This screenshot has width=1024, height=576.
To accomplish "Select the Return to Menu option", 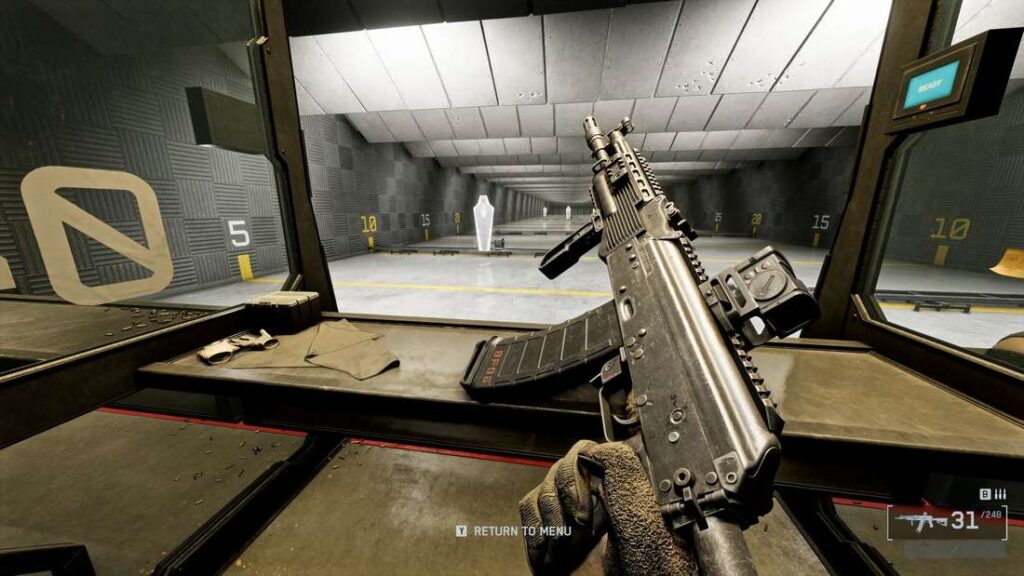I will (x=520, y=531).
